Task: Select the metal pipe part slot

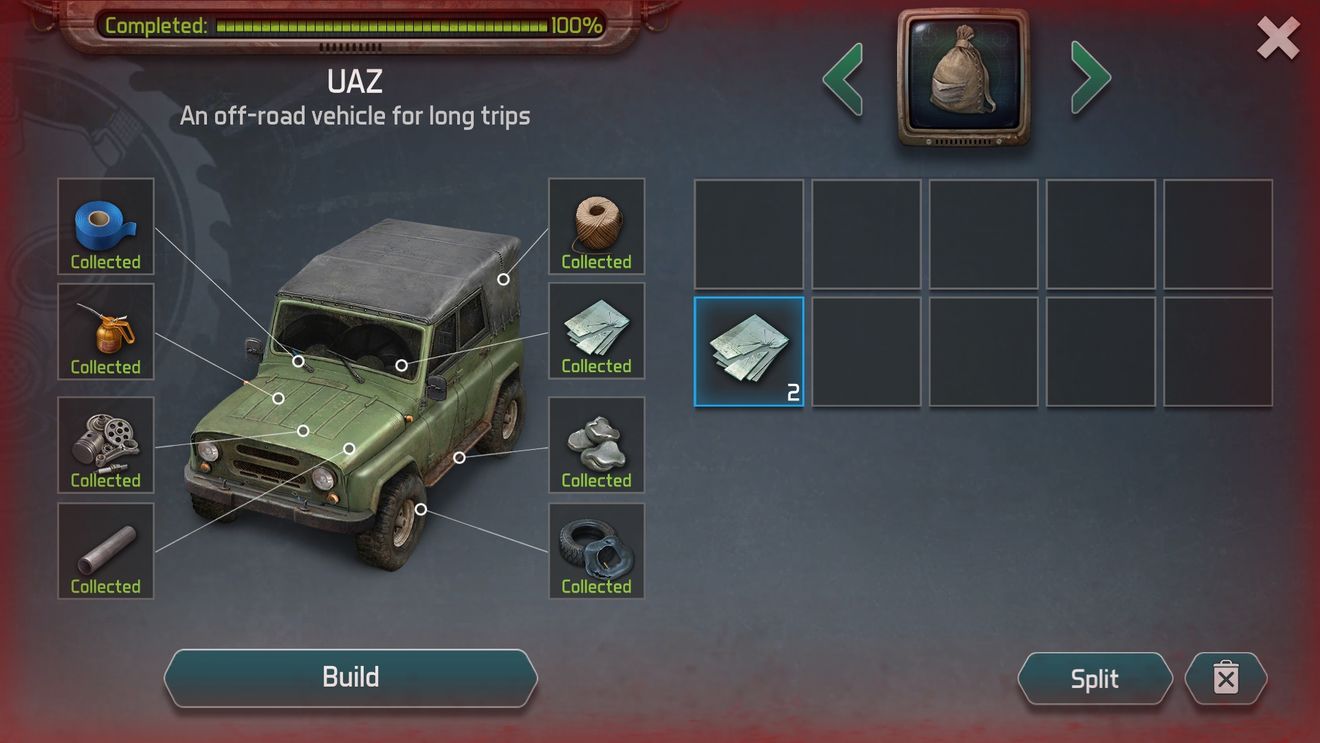Action: (x=106, y=551)
